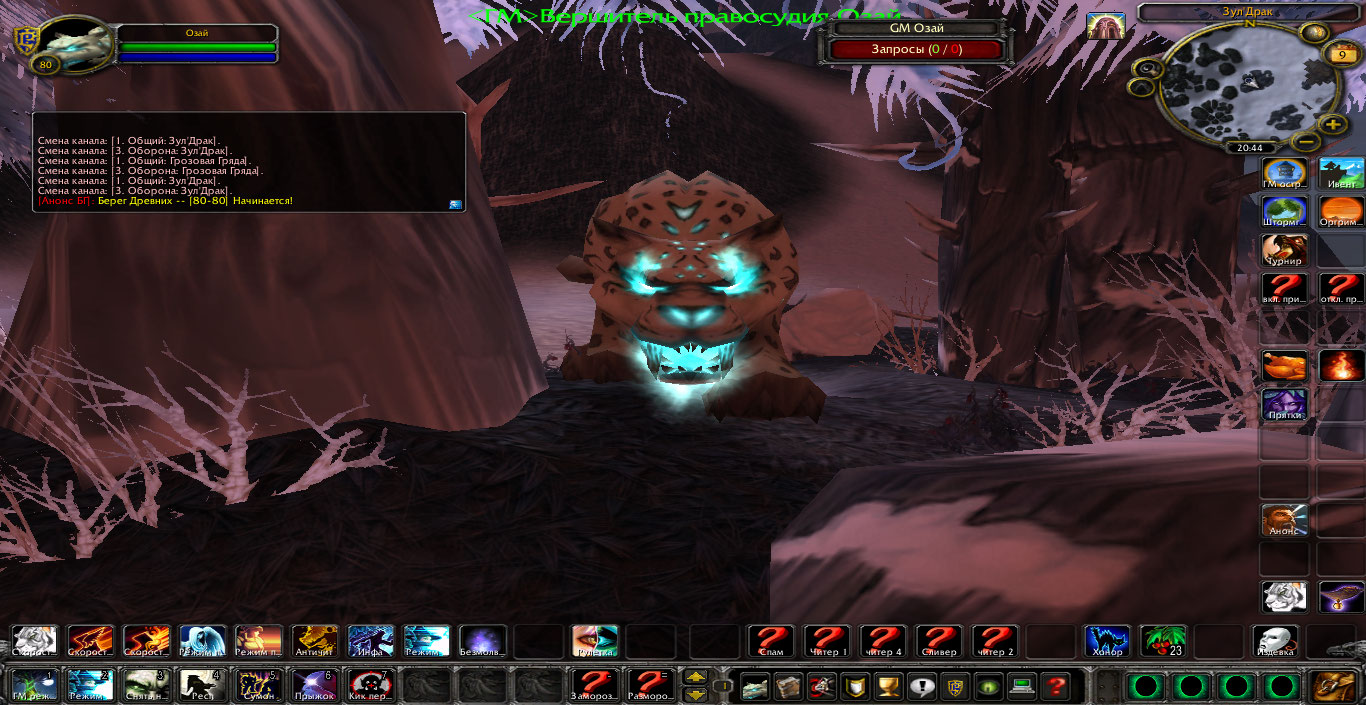The image size is (1366, 705).
Task: Teleport using the "Штормград" icon
Action: 1284,212
